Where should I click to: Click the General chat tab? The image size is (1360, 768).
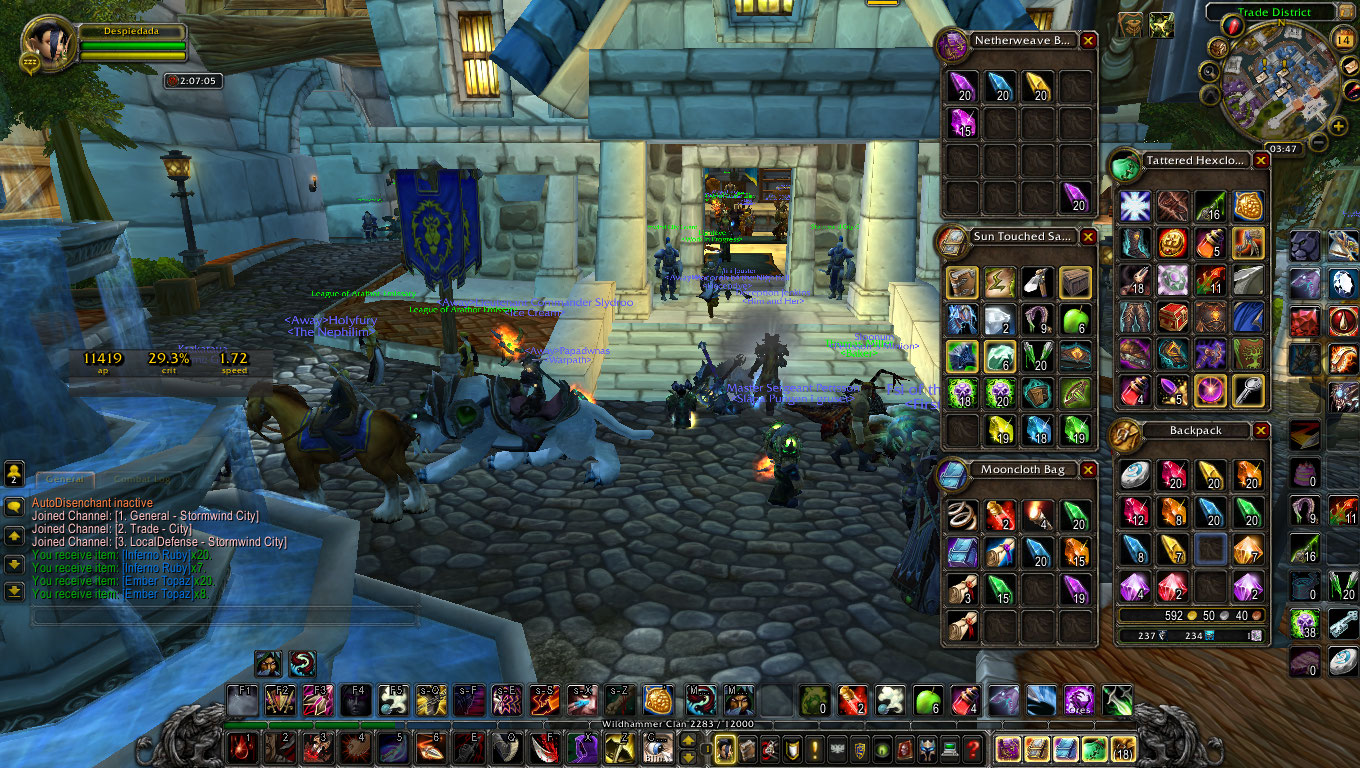64,480
